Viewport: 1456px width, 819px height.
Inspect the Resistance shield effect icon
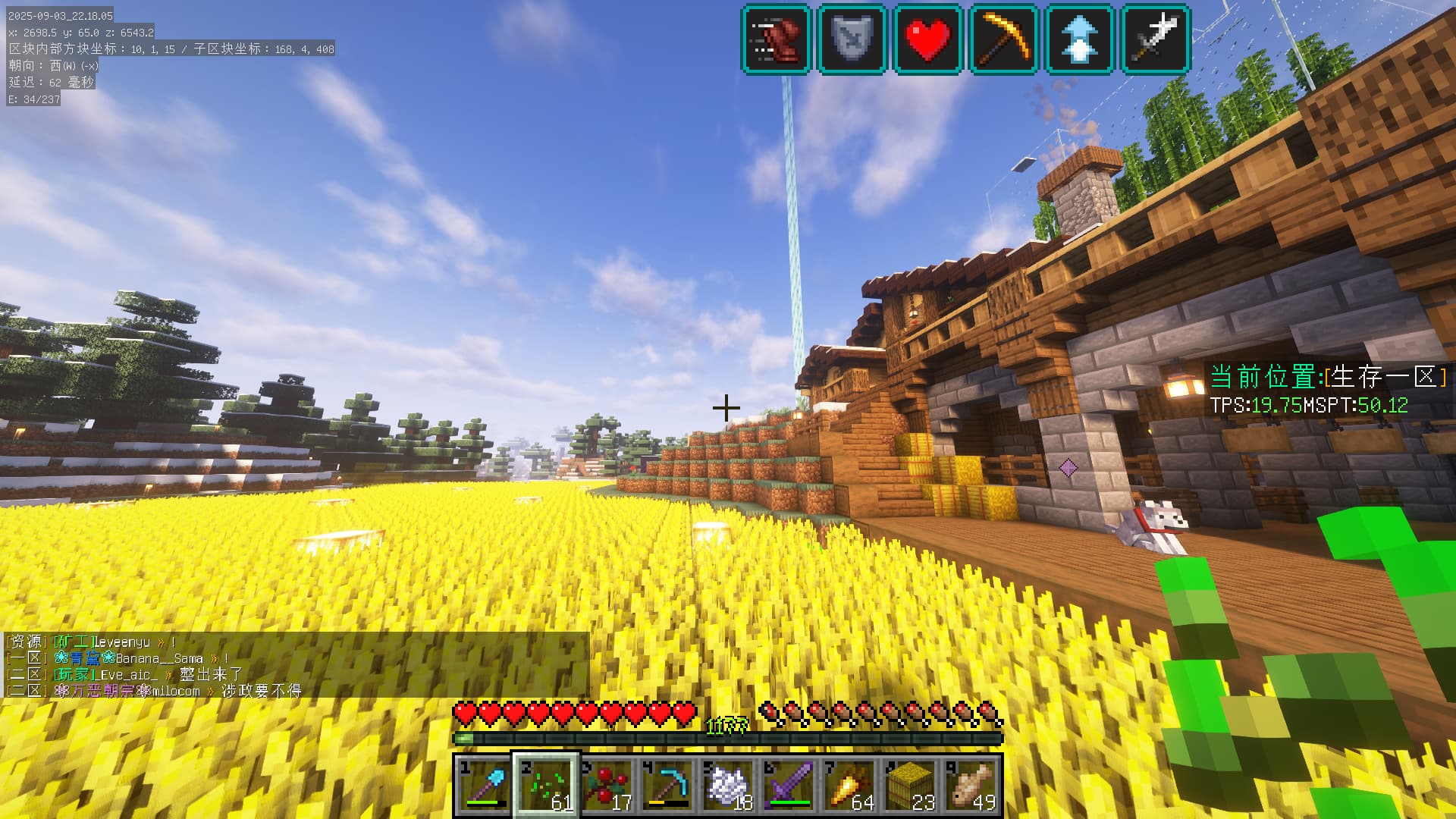pyautogui.click(x=852, y=39)
